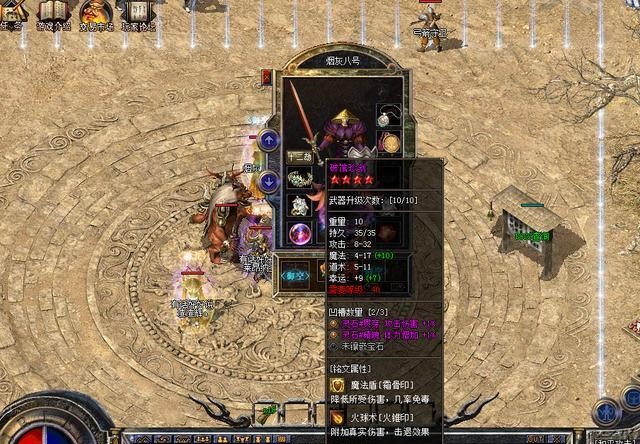This screenshot has width=640, height=444.
Task: Select the equipped necklace slot
Action: tap(388, 117)
